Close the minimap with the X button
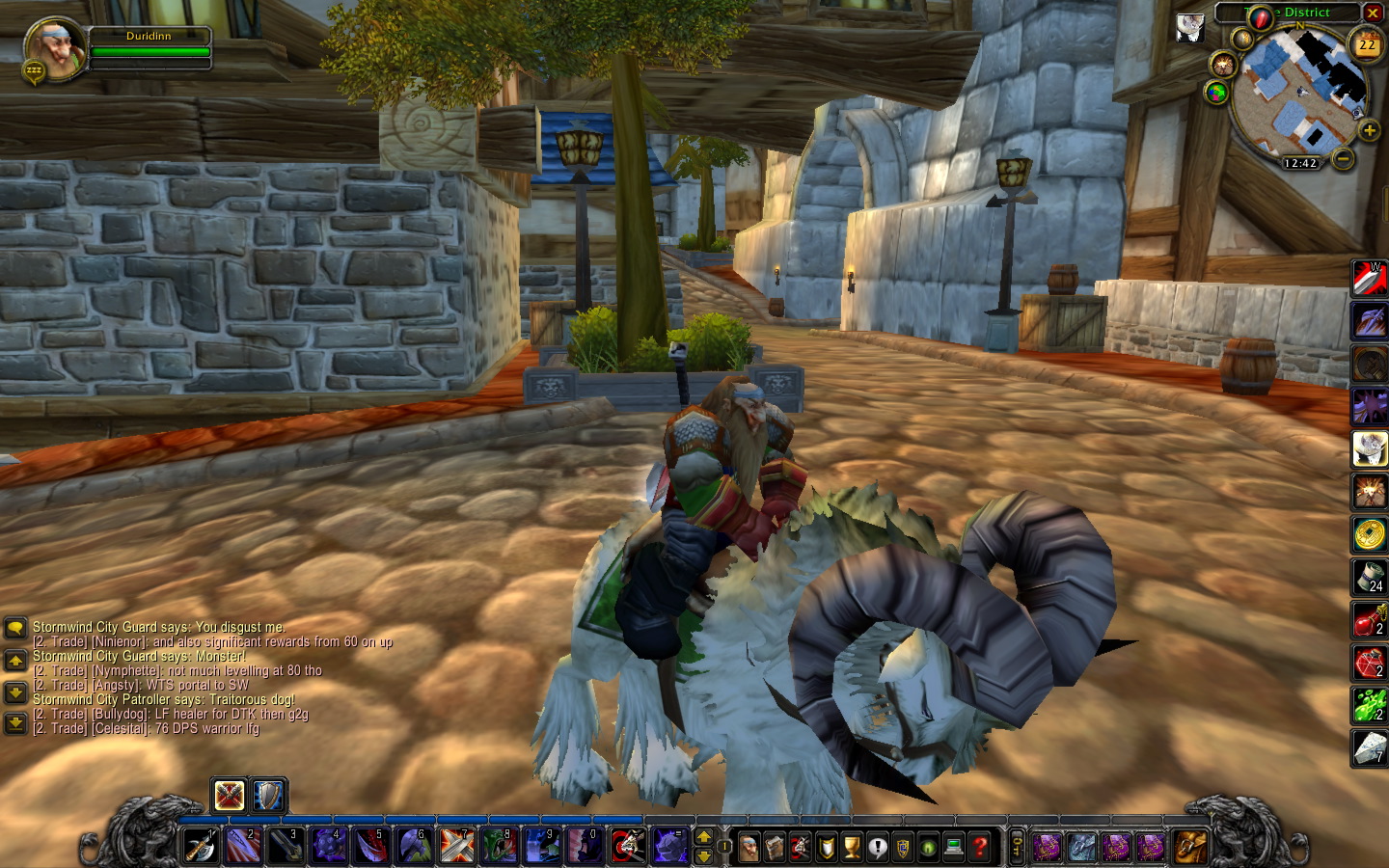Image resolution: width=1389 pixels, height=868 pixels. 1373,13
